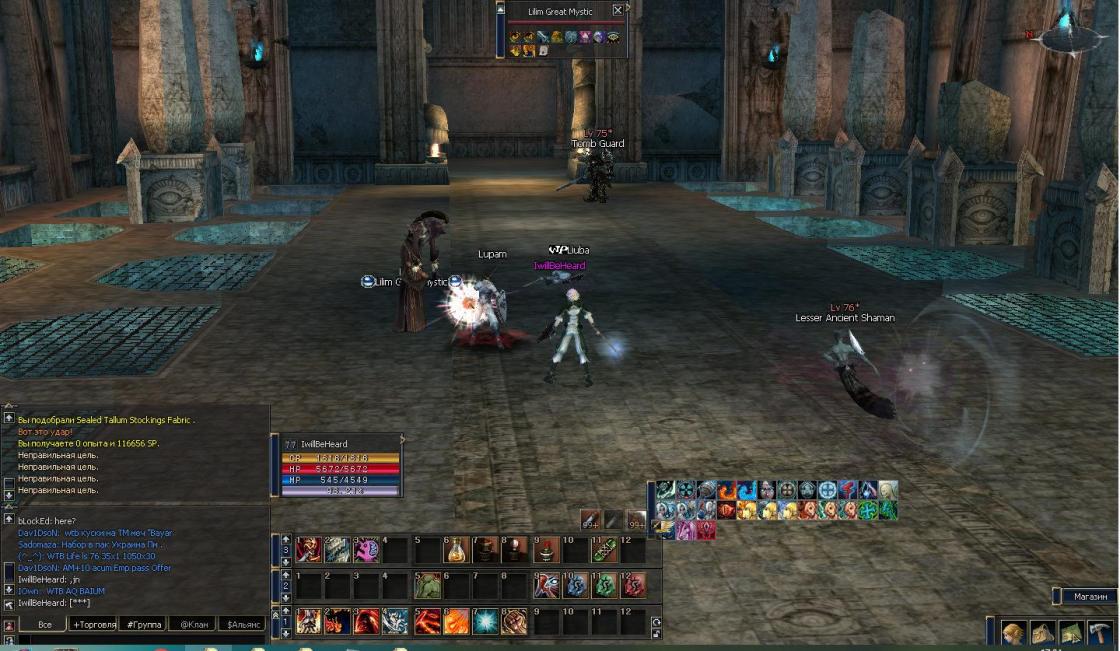Cast the blue starburst skill in hotbar 1
This screenshot has width=1120, height=651.
(x=485, y=621)
